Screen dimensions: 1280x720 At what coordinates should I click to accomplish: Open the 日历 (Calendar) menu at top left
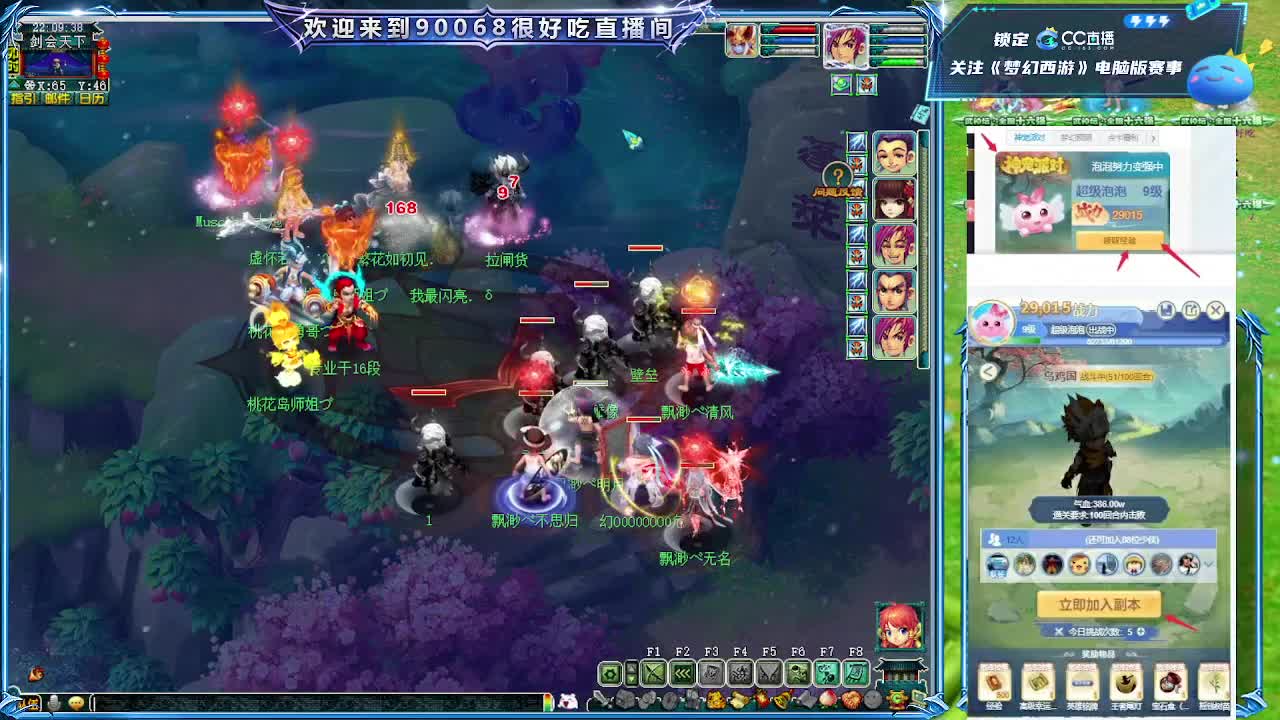92,99
